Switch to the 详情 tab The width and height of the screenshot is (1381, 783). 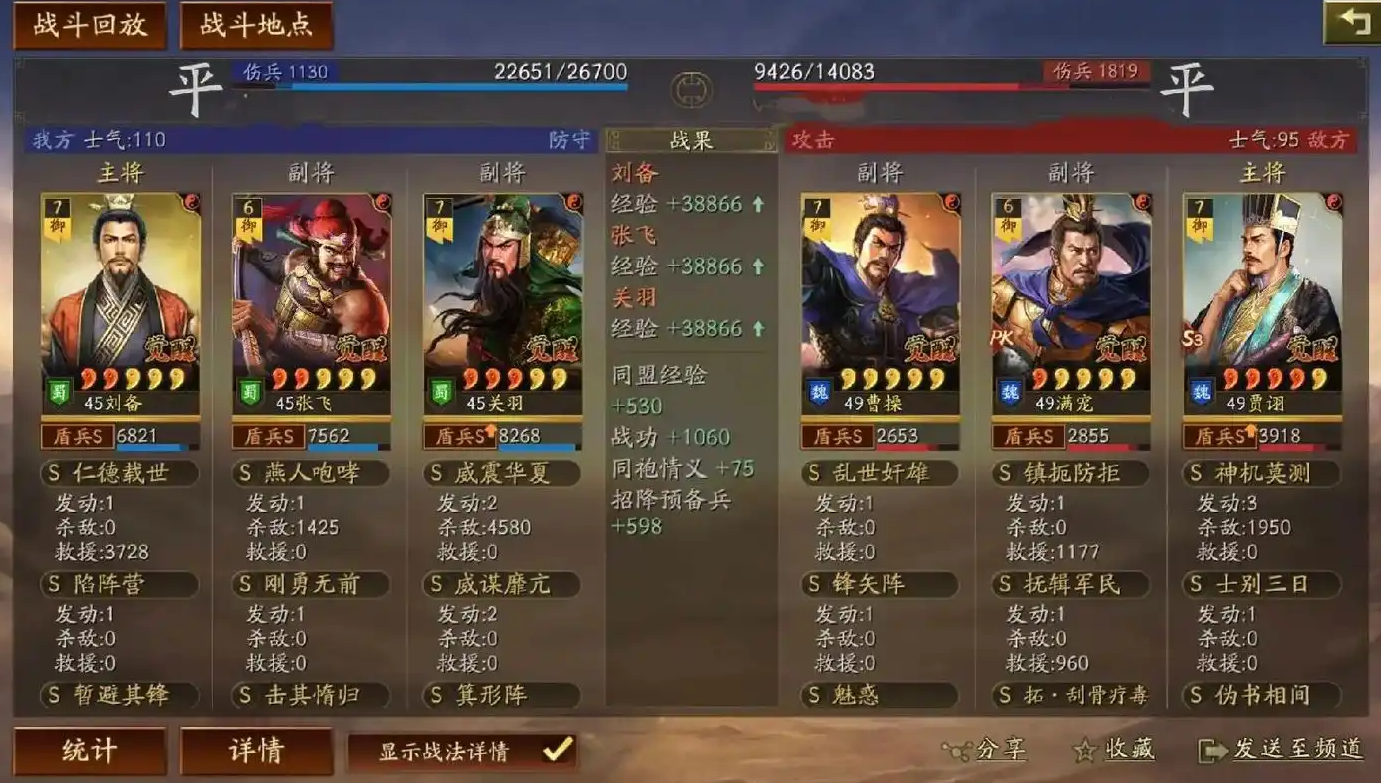257,750
